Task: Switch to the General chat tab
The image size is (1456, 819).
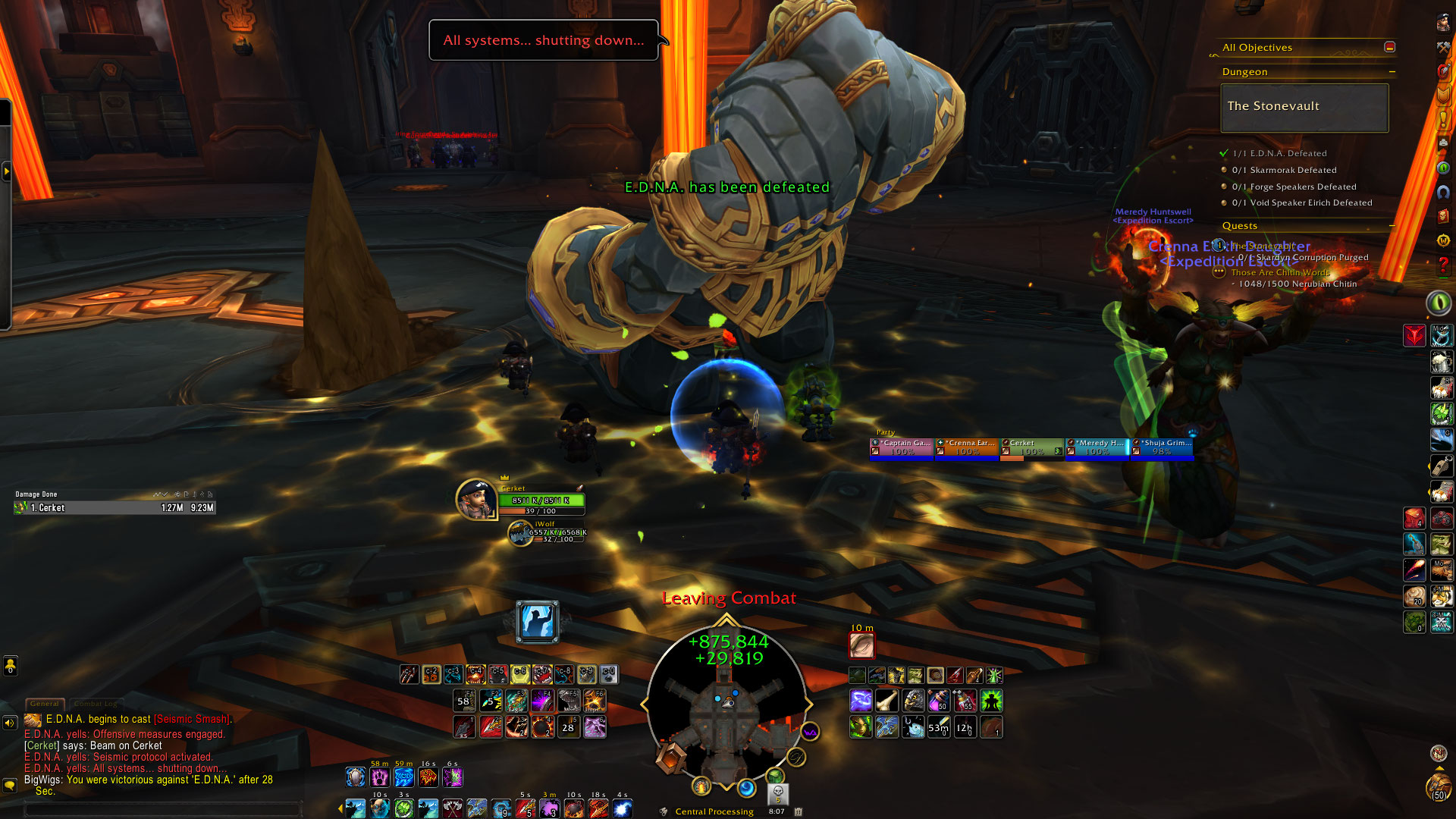Action: (45, 704)
